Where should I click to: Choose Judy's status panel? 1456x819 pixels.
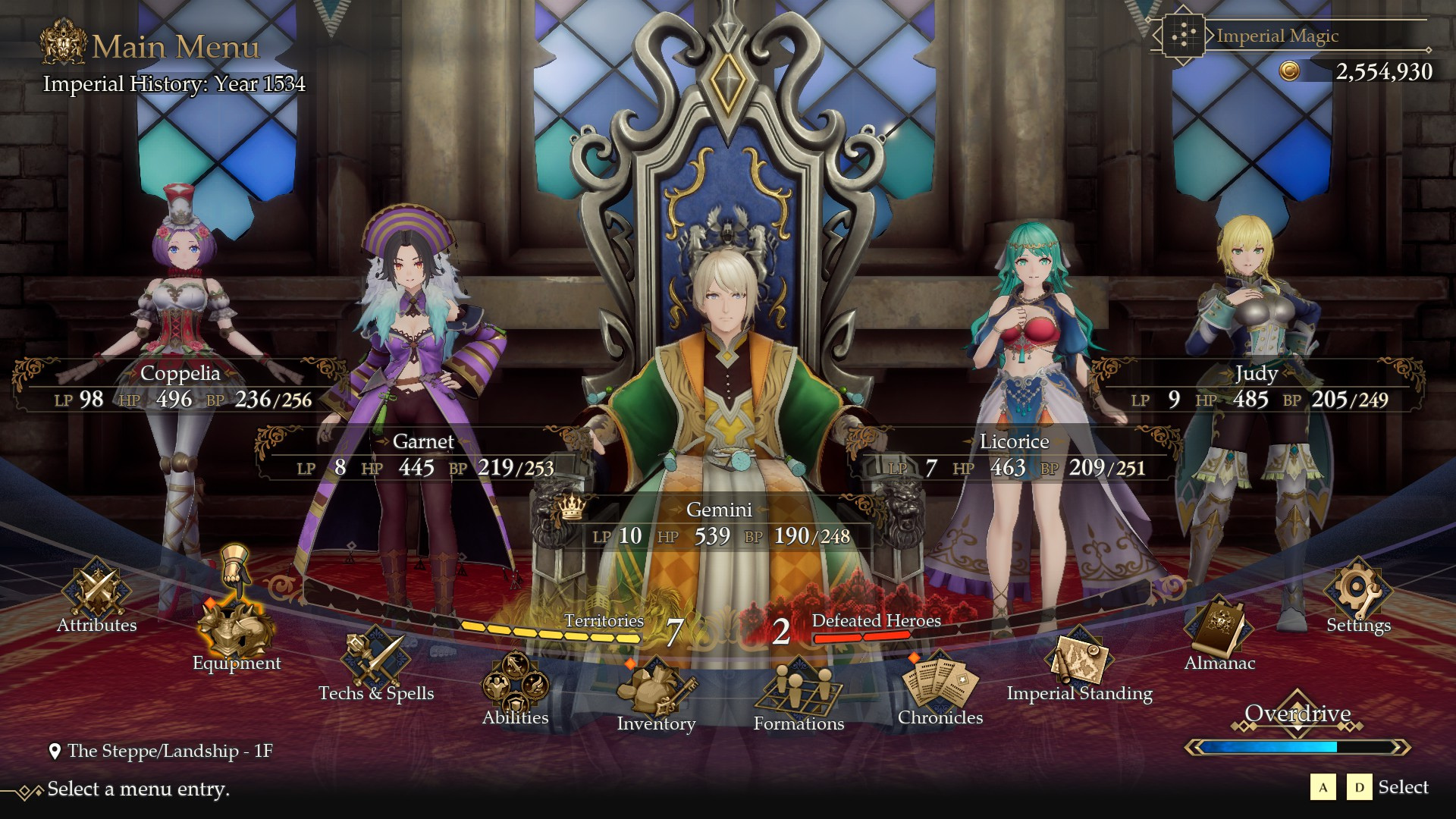coord(1257,387)
